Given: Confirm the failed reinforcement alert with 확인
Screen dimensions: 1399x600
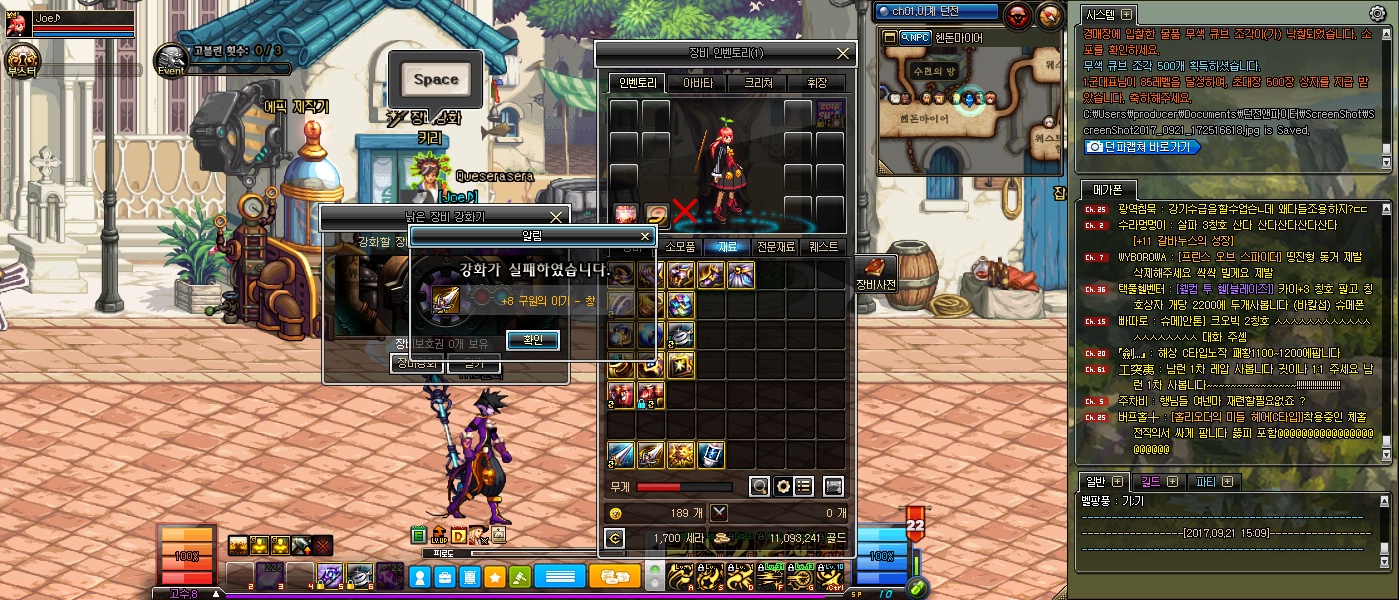Looking at the screenshot, I should [x=532, y=340].
